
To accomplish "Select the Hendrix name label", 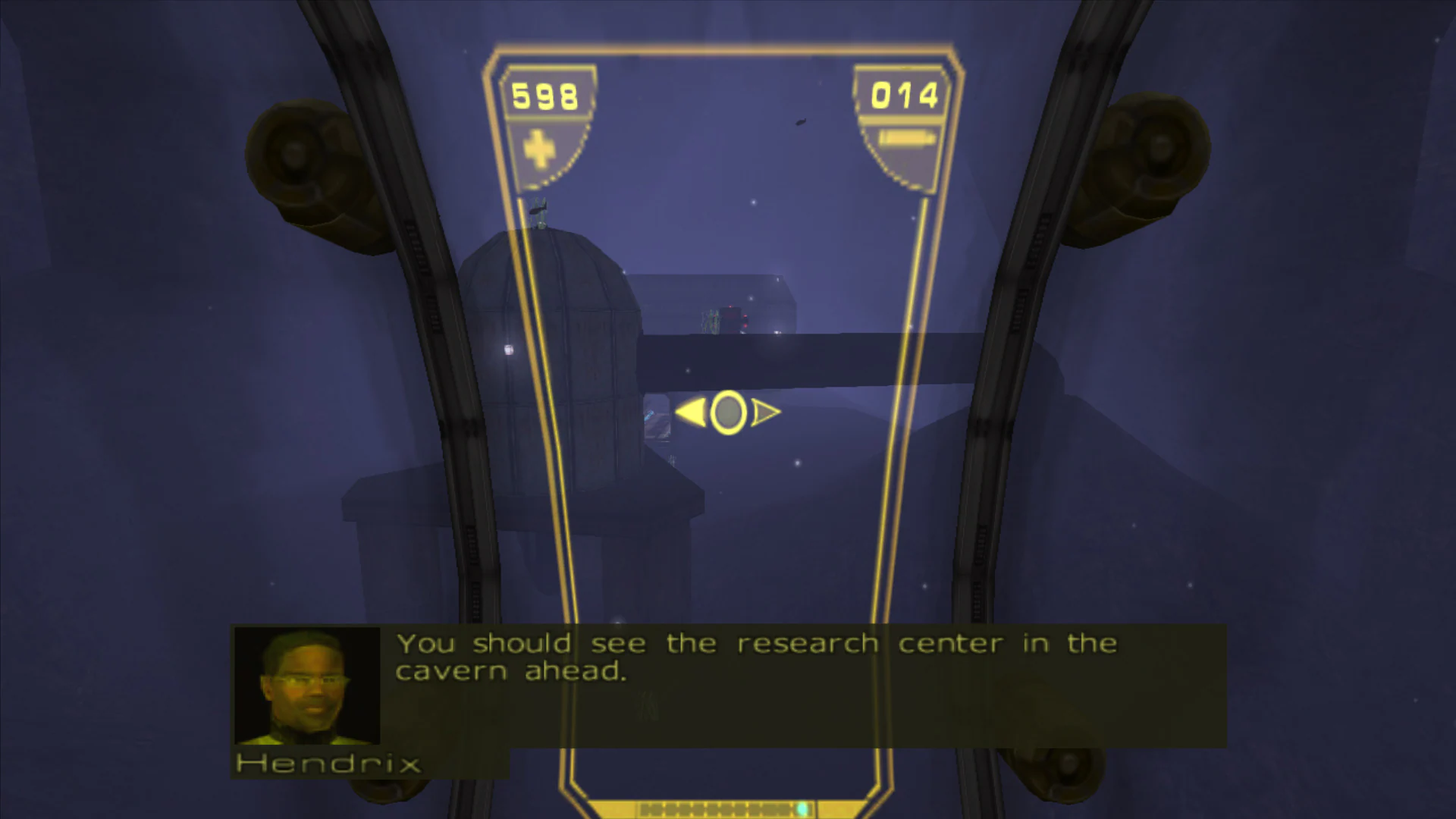I will click(328, 764).
